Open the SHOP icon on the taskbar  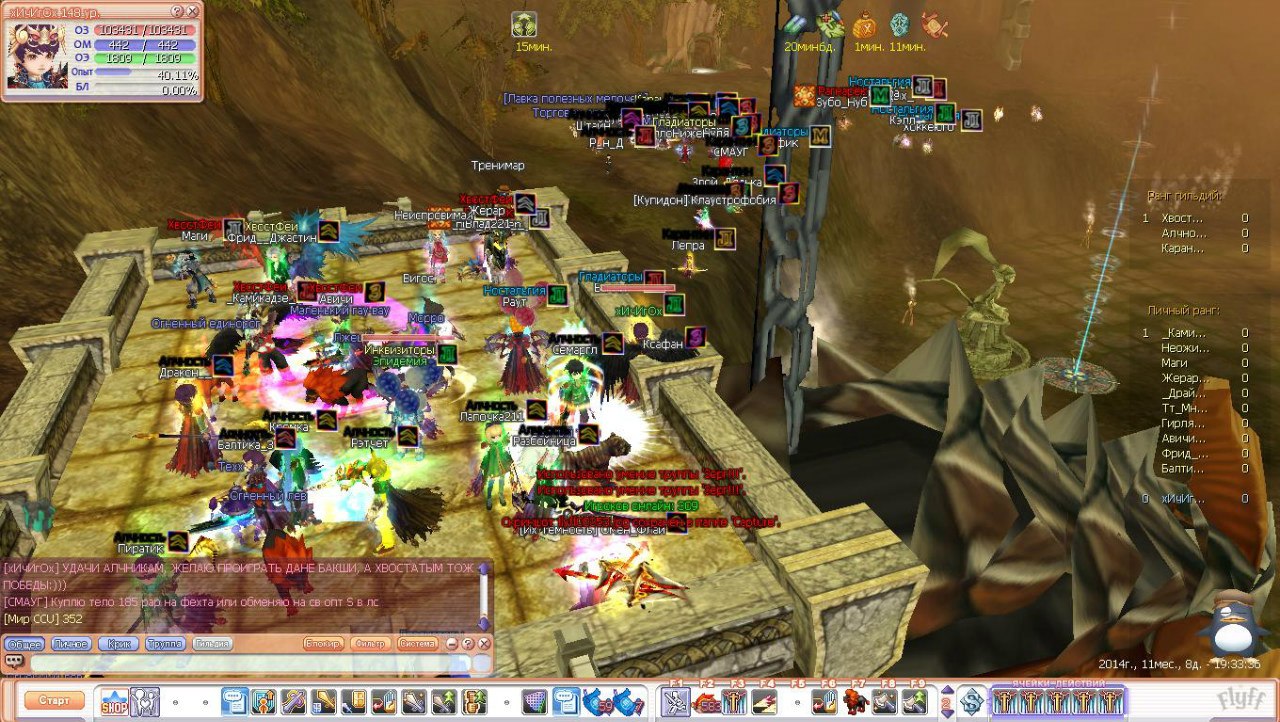tap(114, 702)
